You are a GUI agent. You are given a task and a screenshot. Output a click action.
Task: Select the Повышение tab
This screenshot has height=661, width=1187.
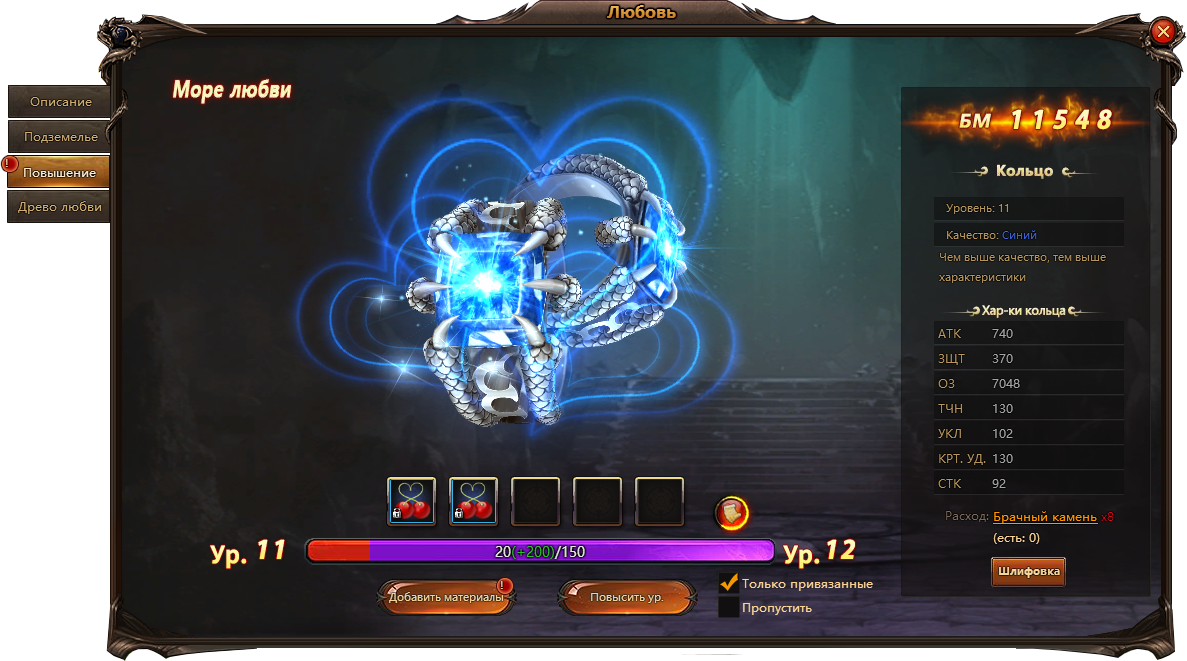[60, 172]
